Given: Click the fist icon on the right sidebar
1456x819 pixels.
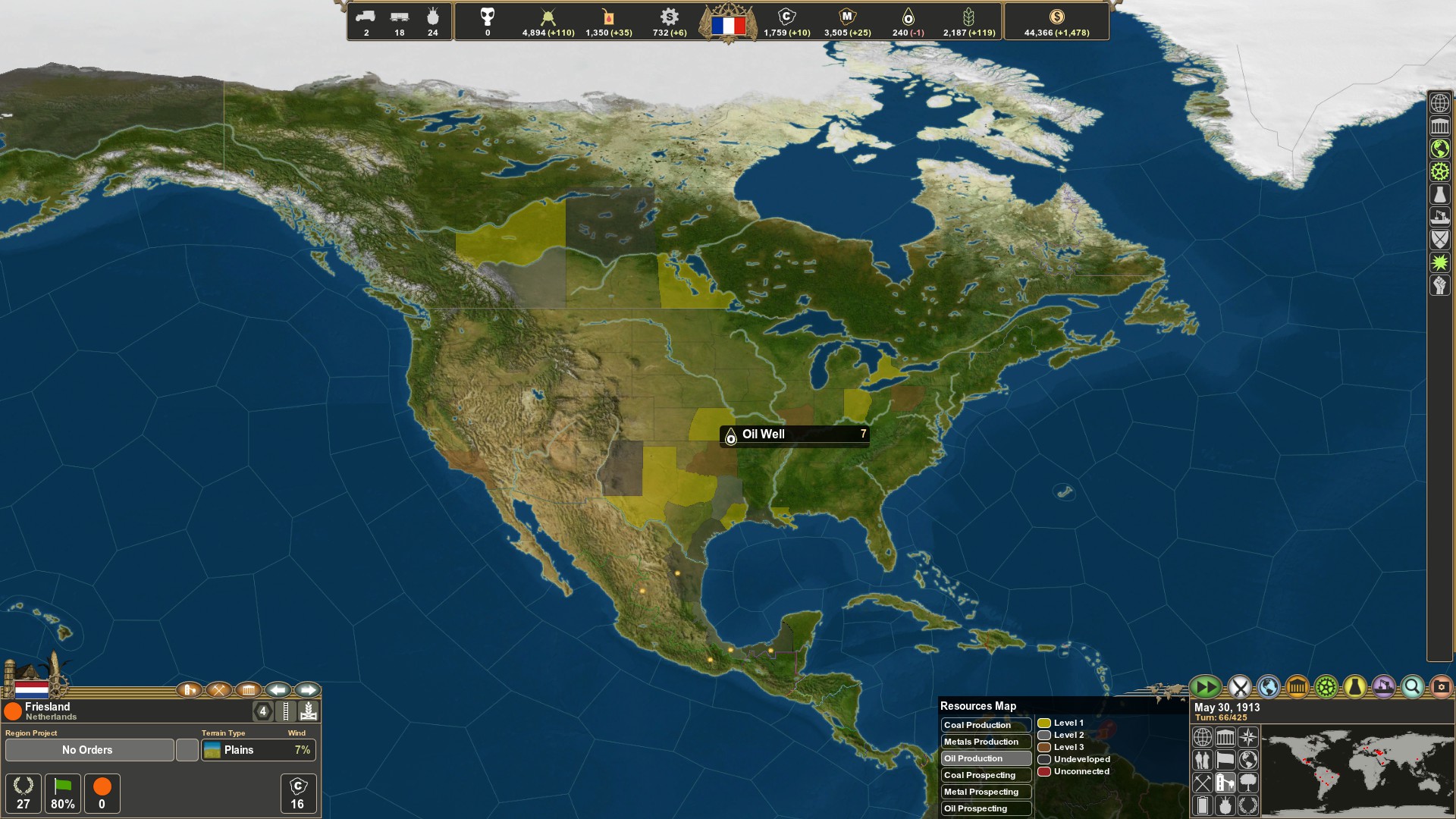Looking at the screenshot, I should (1439, 284).
